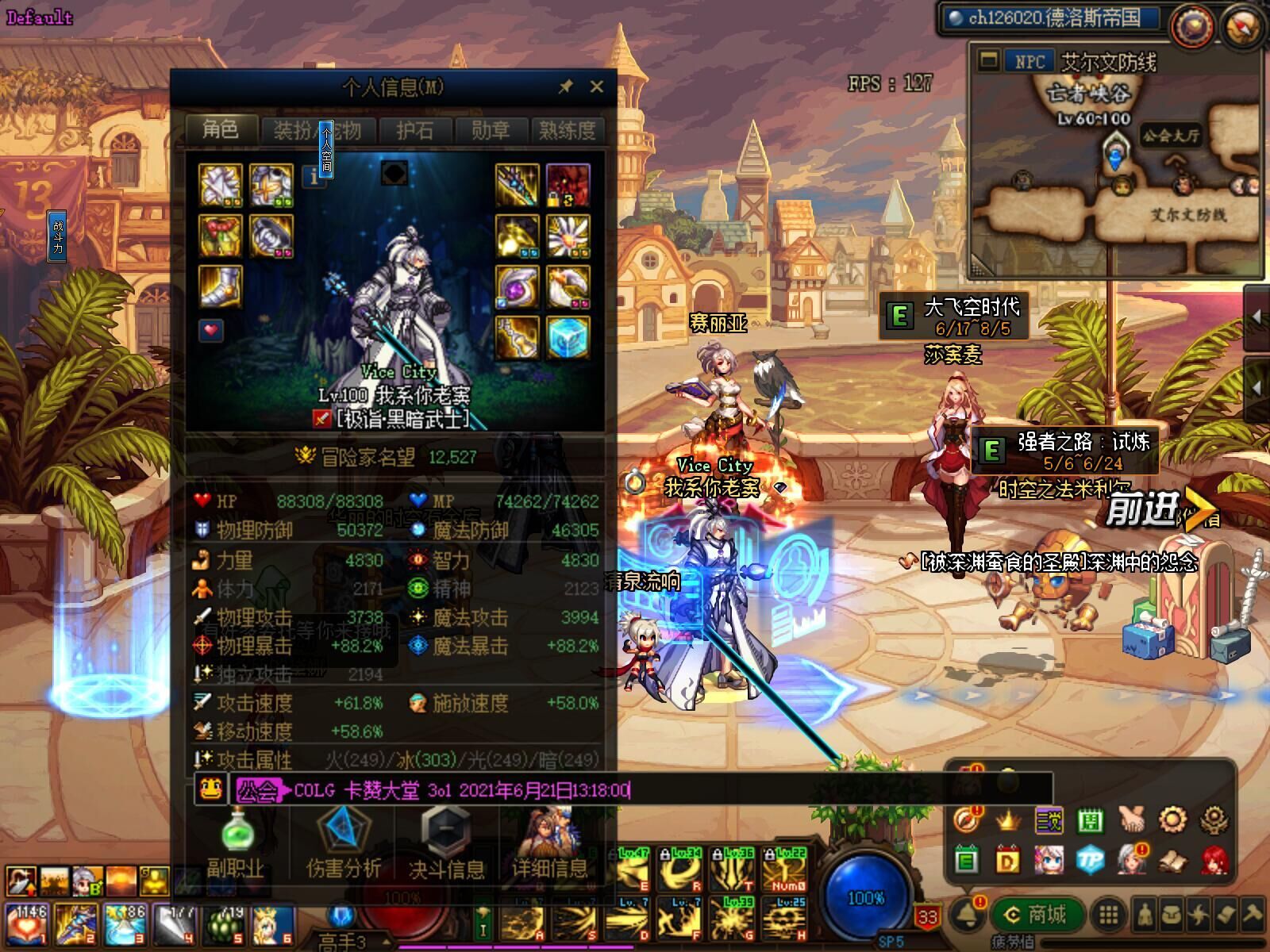Open the yellow D daily calendar icon
The width and height of the screenshot is (1270, 952).
pos(1006,859)
